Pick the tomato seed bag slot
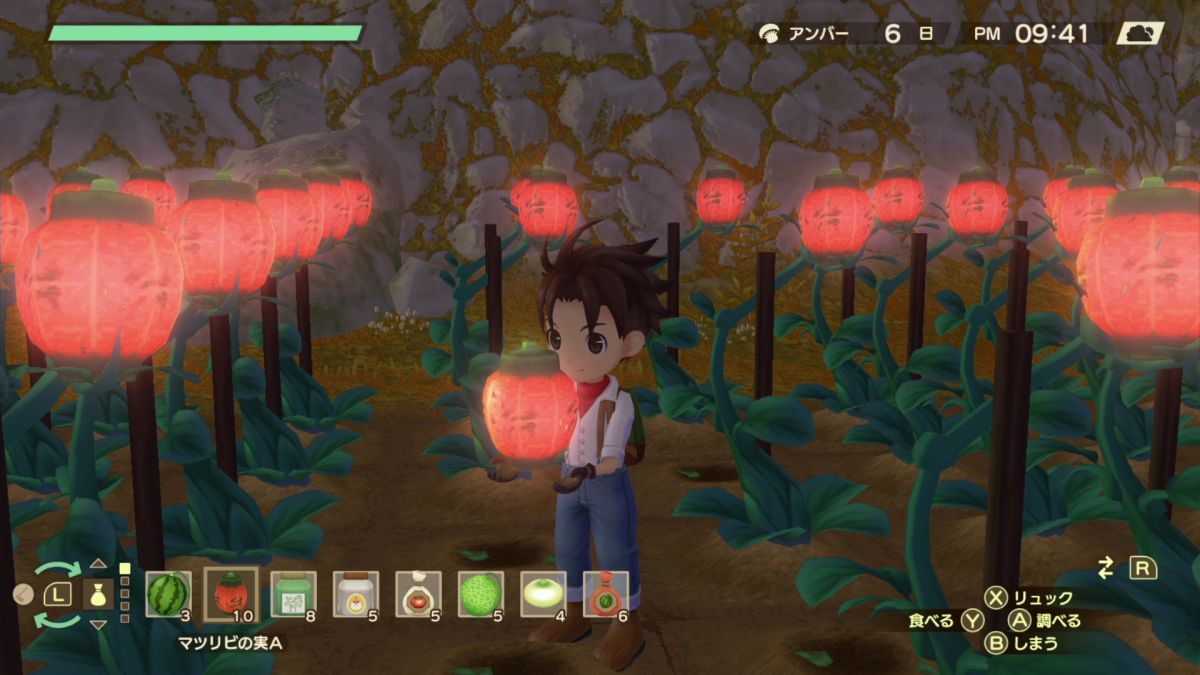The width and height of the screenshot is (1200, 675). (418, 594)
